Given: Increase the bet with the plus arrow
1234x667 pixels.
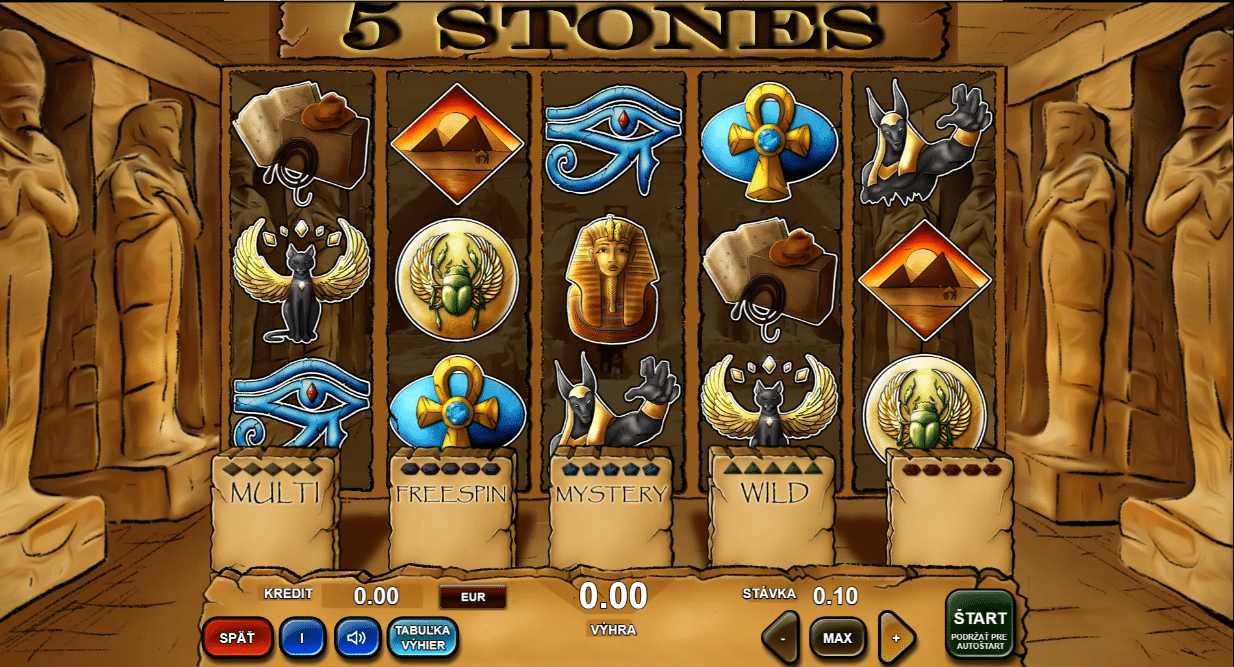Looking at the screenshot, I should coord(896,637).
